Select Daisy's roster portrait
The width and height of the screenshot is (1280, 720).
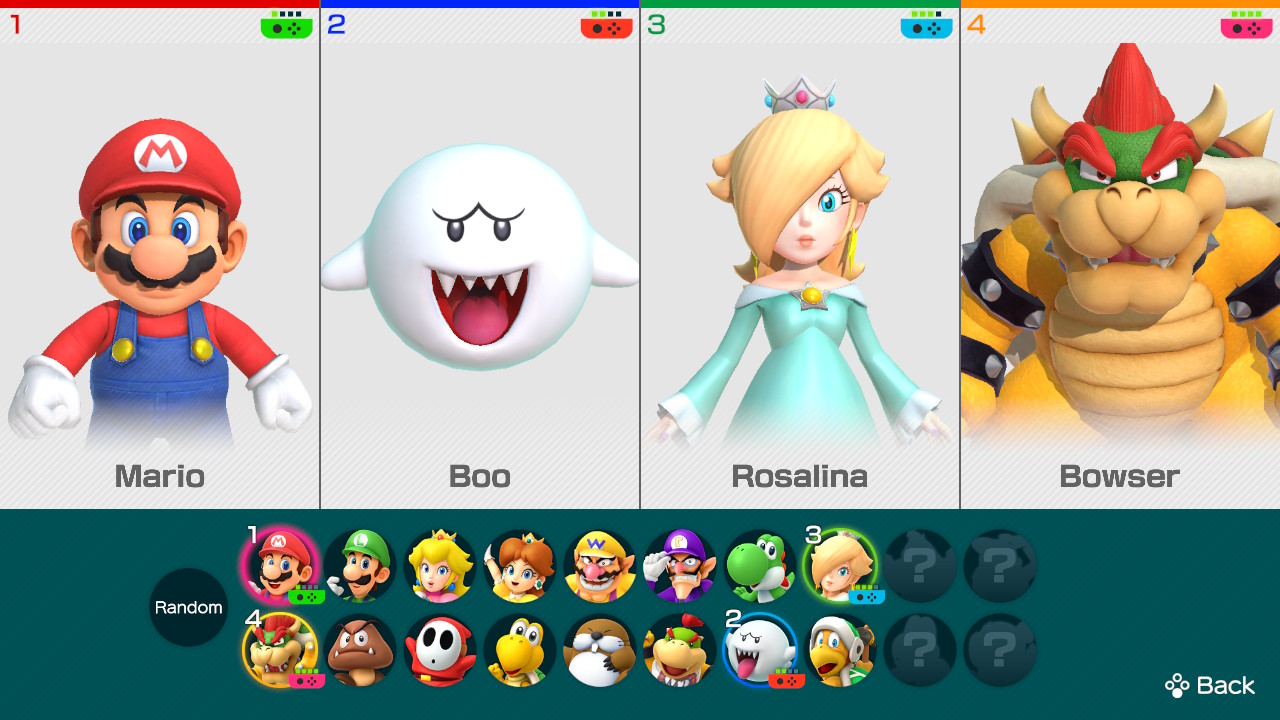(x=520, y=566)
